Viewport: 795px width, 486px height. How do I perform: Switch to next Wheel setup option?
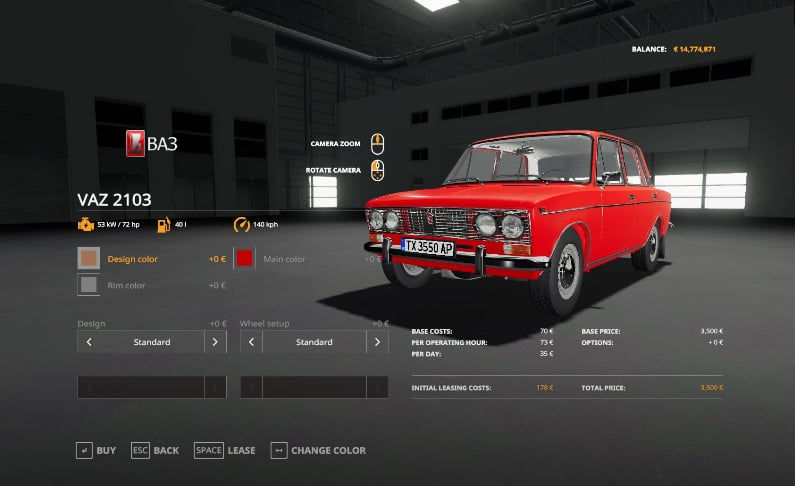[x=377, y=342]
